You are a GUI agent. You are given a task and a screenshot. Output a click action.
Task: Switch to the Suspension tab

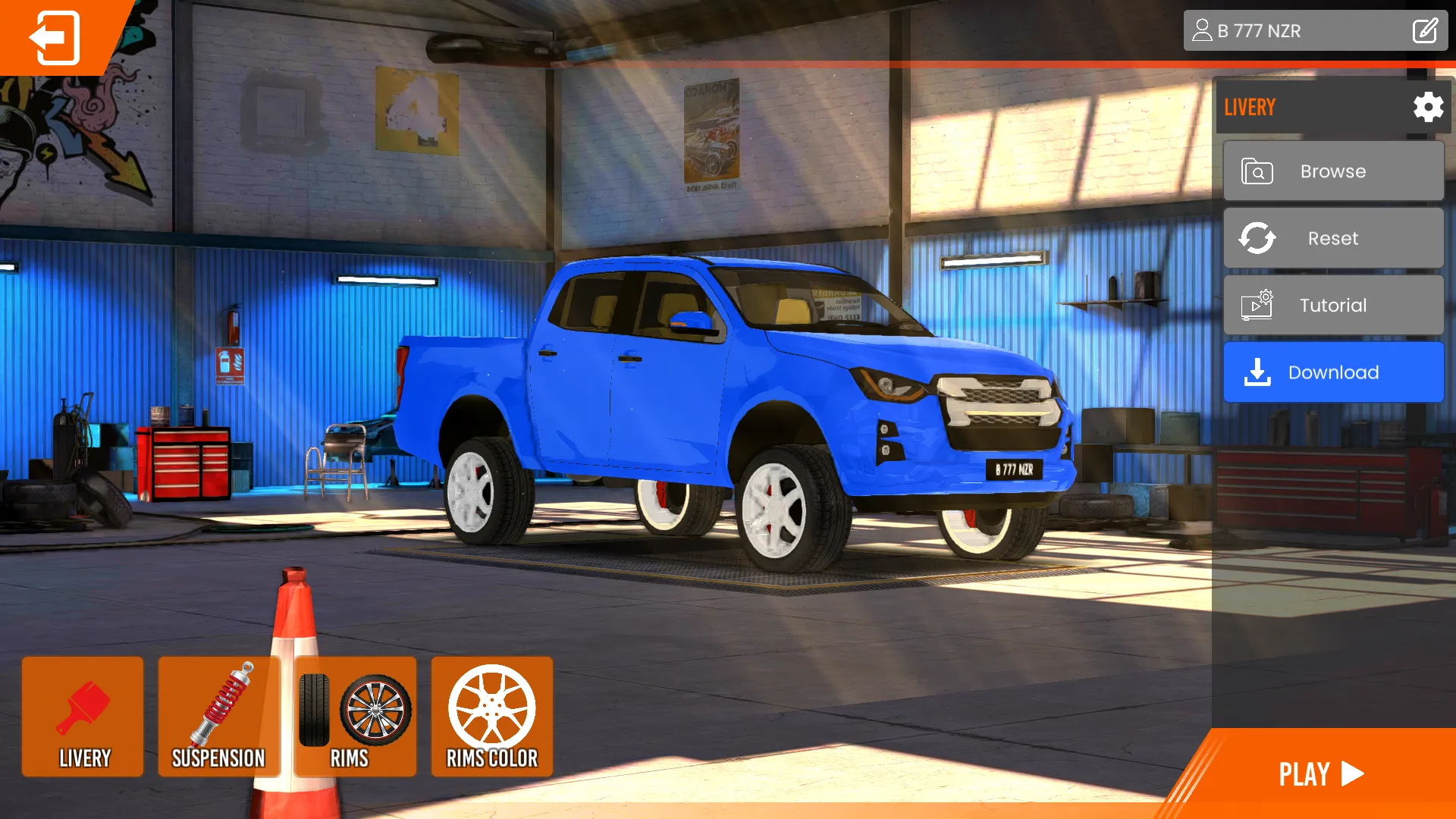pos(219,717)
